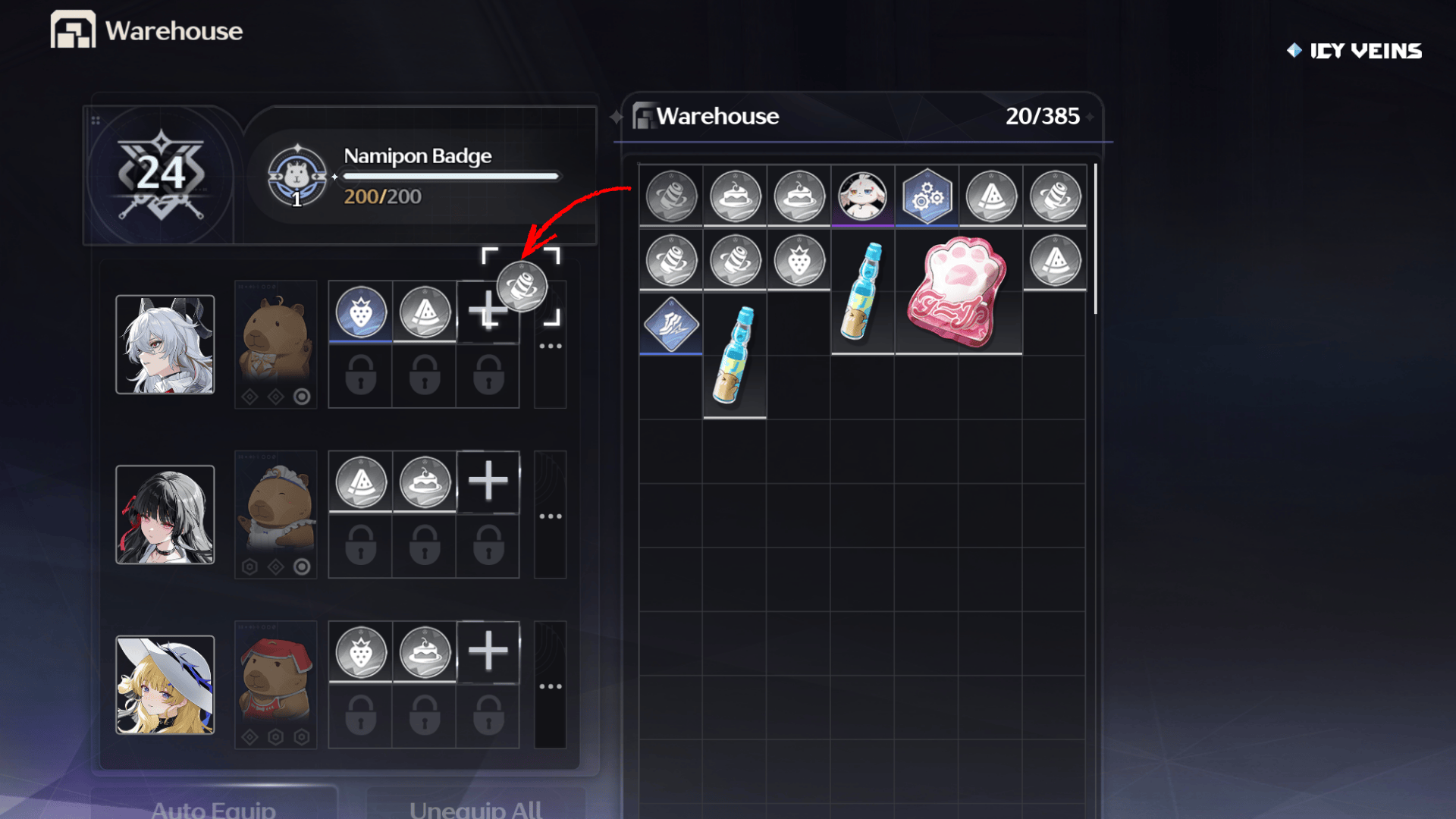Select the blue hexagon gear item
This screenshot has height=819, width=1456.
pos(927,196)
